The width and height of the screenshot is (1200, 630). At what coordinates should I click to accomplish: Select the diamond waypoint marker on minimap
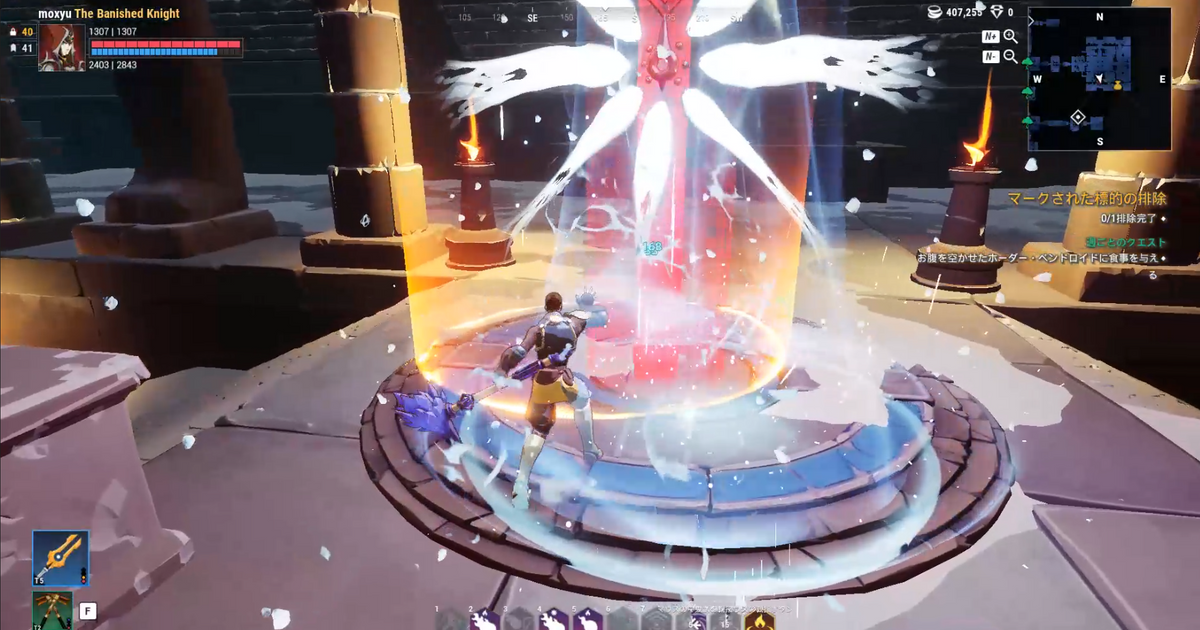[x=1078, y=118]
